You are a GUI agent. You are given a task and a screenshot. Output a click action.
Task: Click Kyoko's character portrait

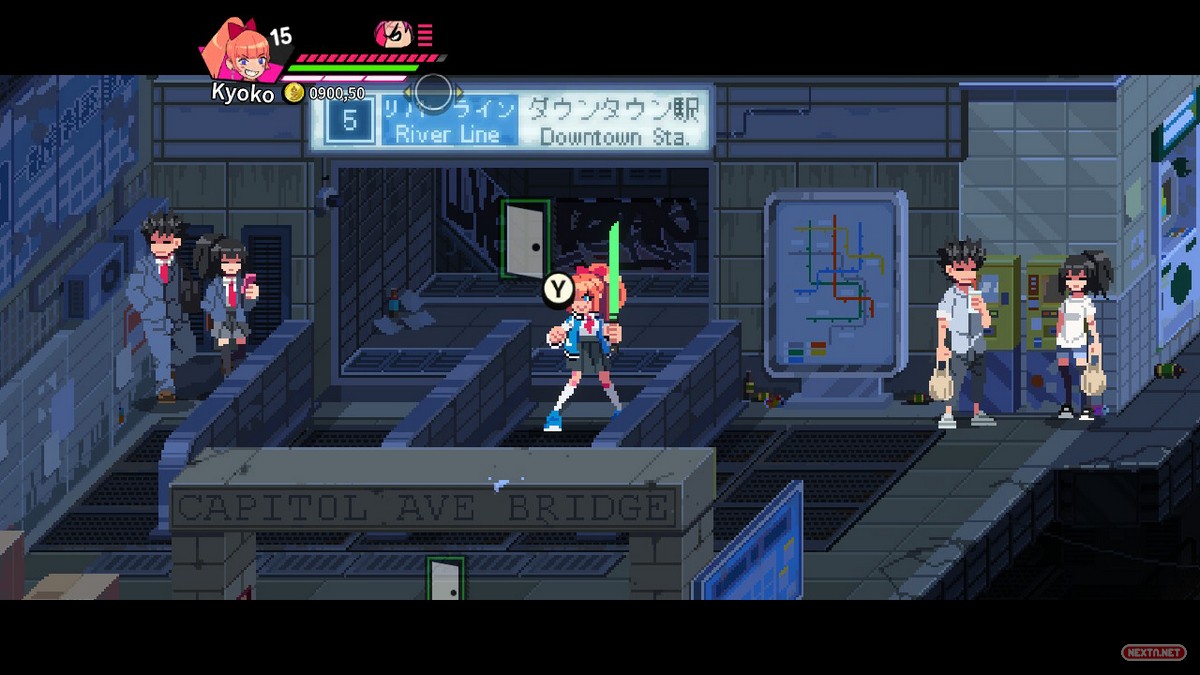pos(236,50)
